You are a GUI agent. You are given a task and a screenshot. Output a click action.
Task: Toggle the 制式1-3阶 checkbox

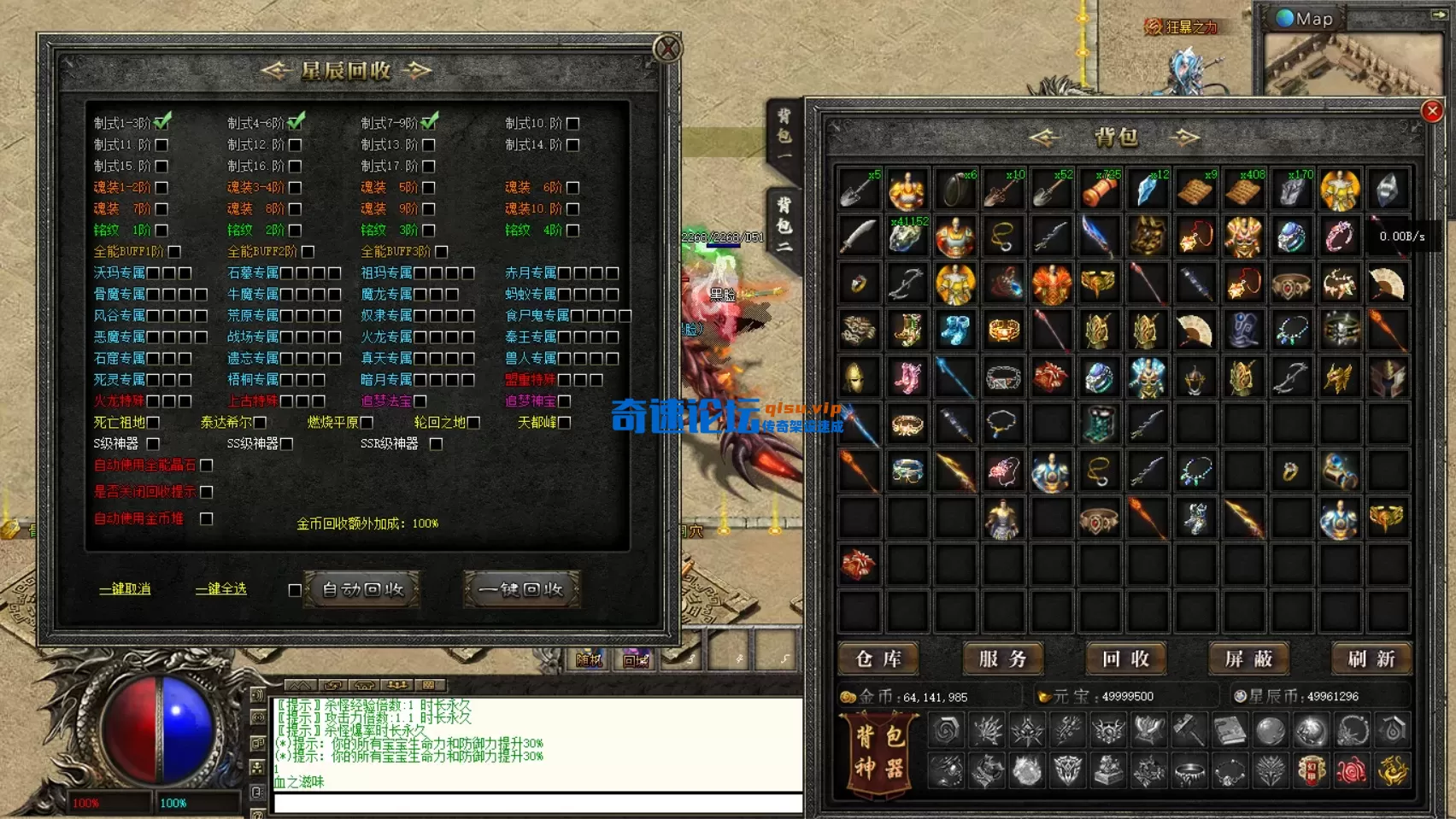162,122
